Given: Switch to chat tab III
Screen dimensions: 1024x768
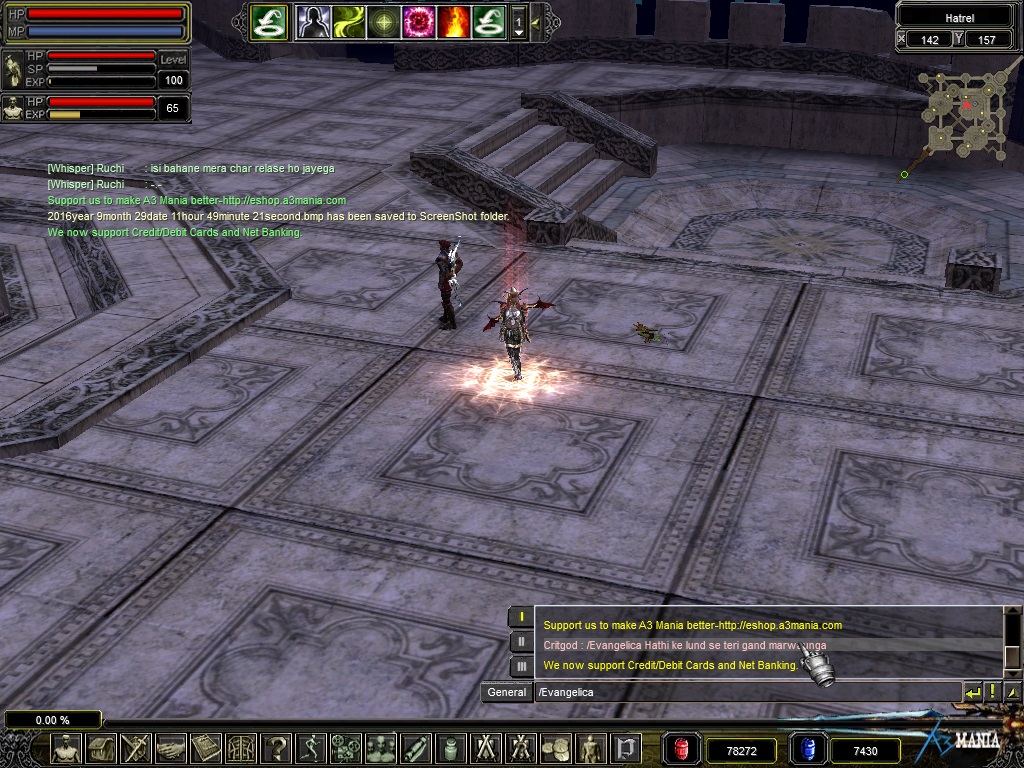Looking at the screenshot, I should point(521,666).
